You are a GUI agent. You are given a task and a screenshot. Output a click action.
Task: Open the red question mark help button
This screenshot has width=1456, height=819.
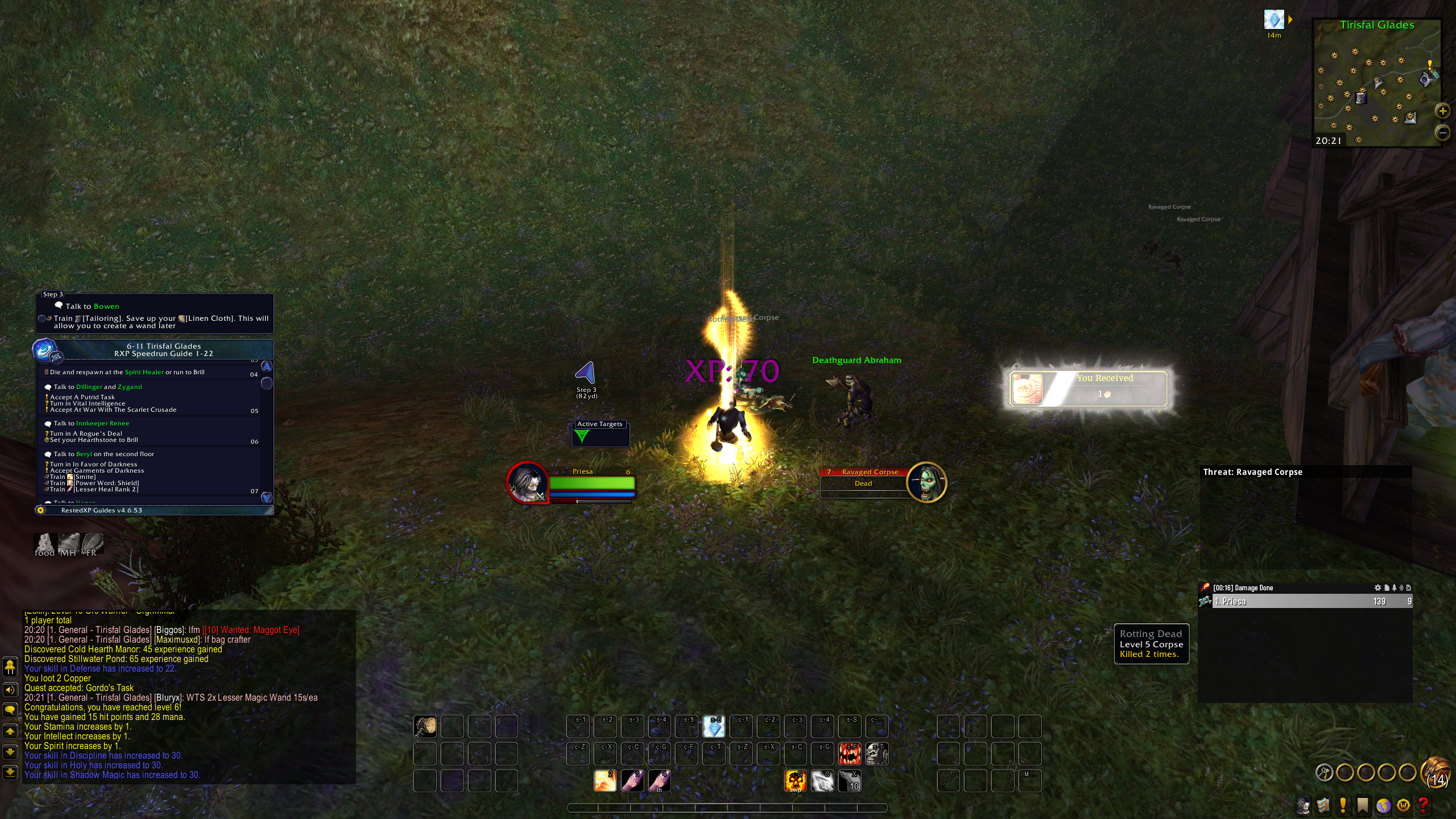click(x=1424, y=805)
